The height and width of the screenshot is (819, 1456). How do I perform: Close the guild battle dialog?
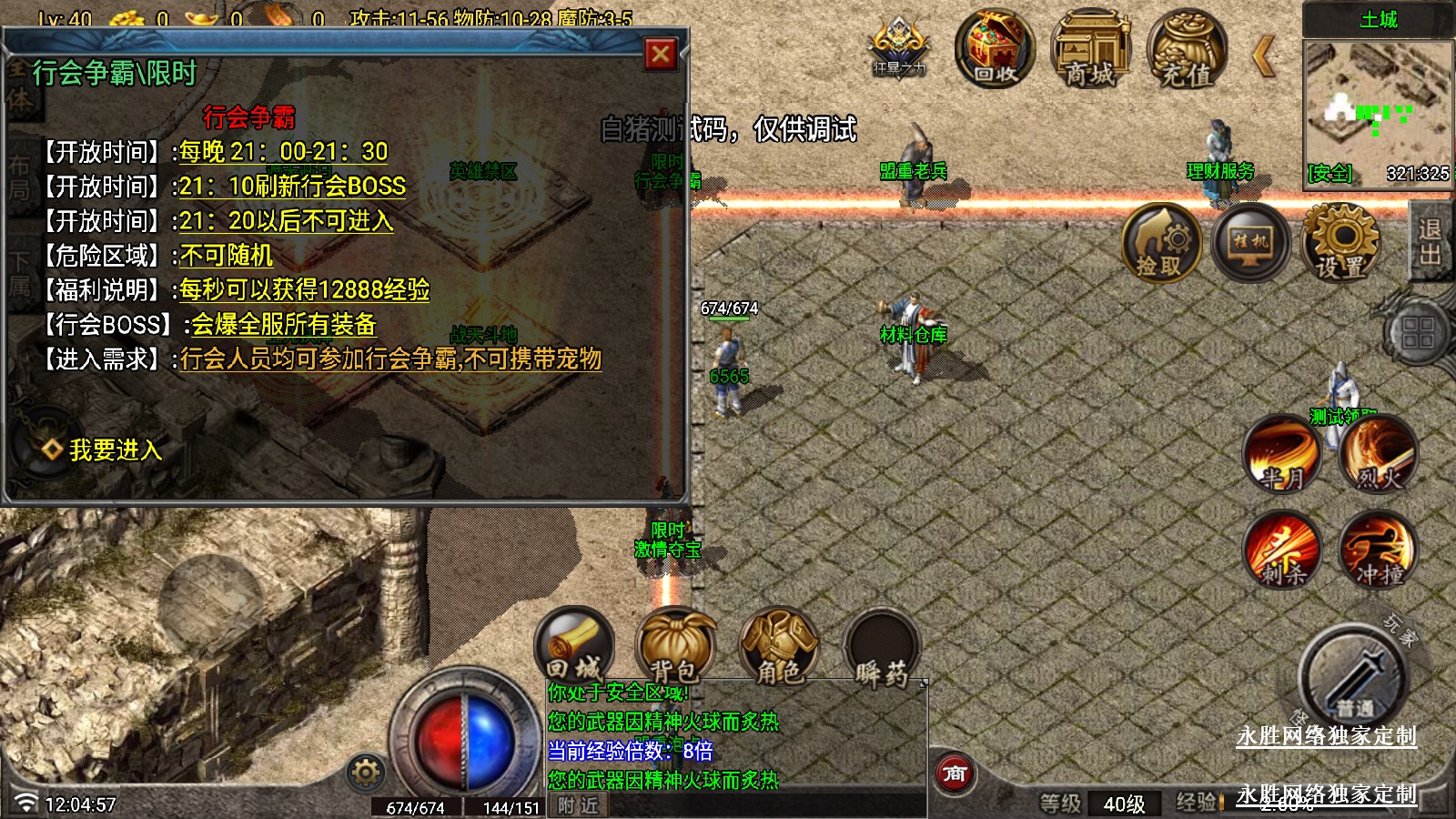(661, 55)
